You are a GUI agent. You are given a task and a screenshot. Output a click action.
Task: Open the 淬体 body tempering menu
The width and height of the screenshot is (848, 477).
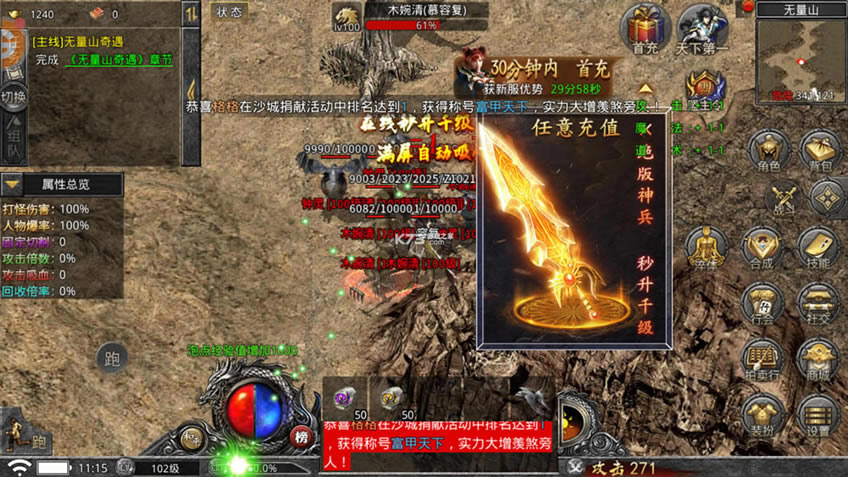click(706, 246)
